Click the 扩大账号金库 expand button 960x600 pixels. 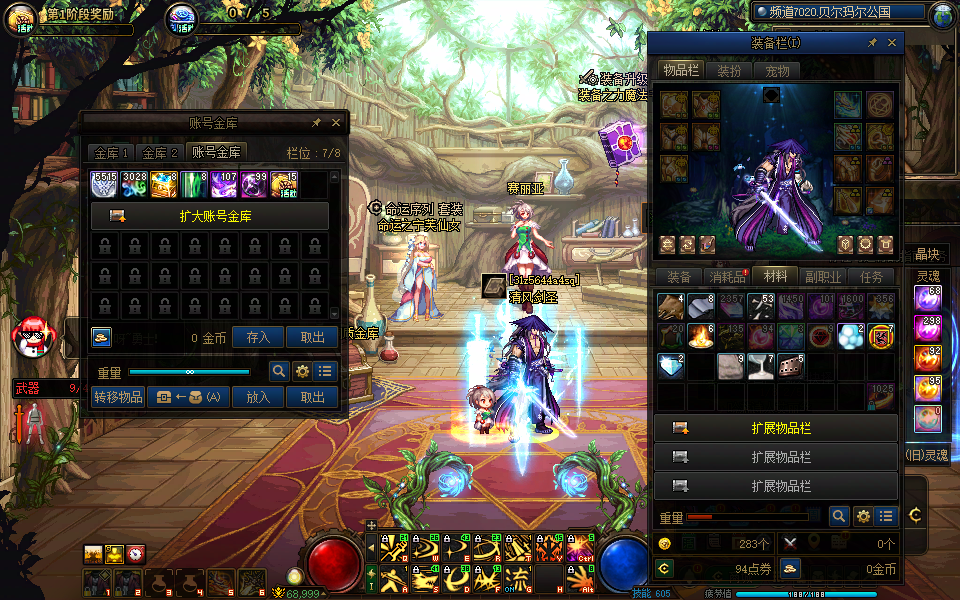click(210, 216)
